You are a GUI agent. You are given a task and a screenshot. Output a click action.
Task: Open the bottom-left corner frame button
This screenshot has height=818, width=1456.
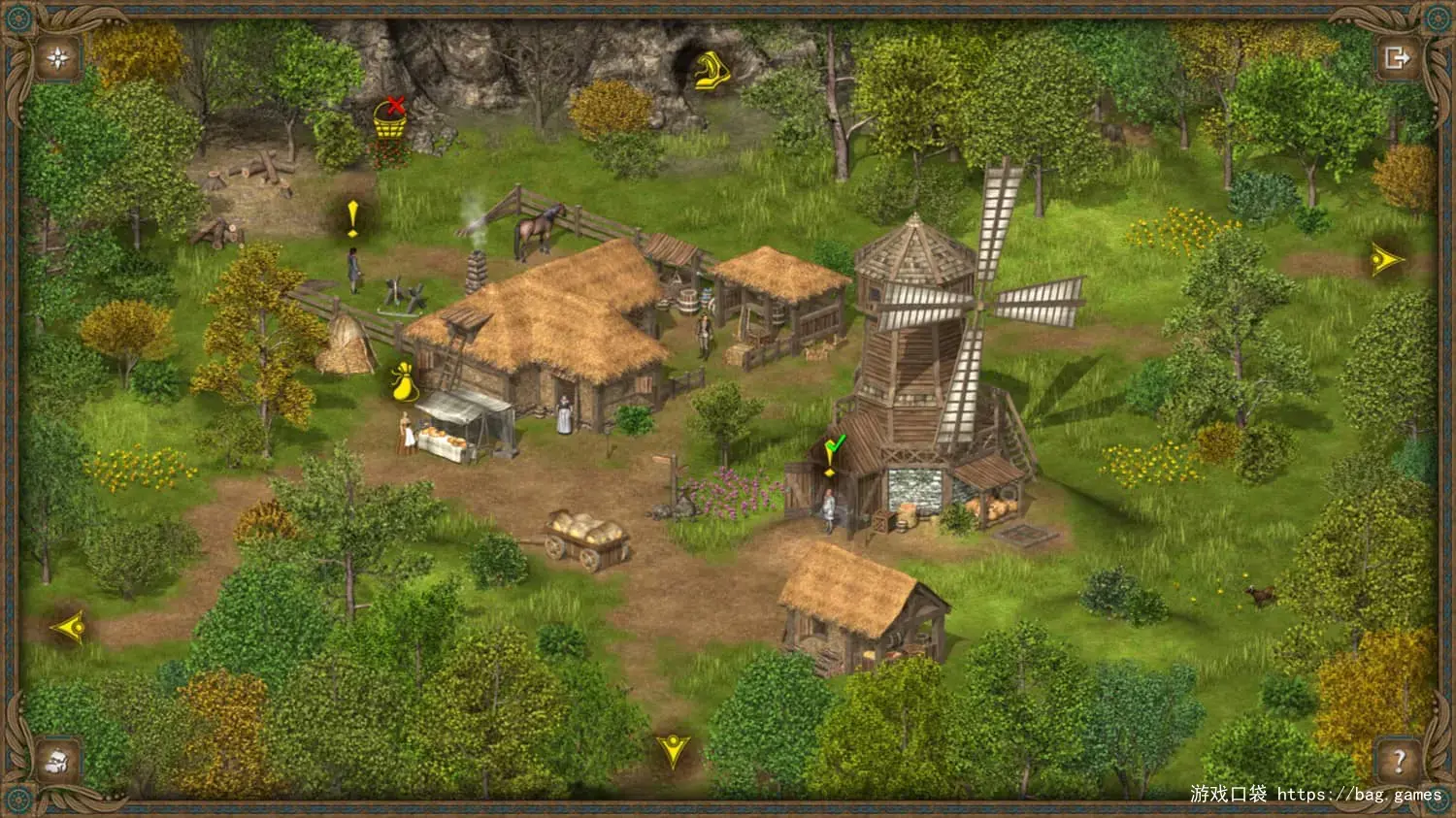58,760
